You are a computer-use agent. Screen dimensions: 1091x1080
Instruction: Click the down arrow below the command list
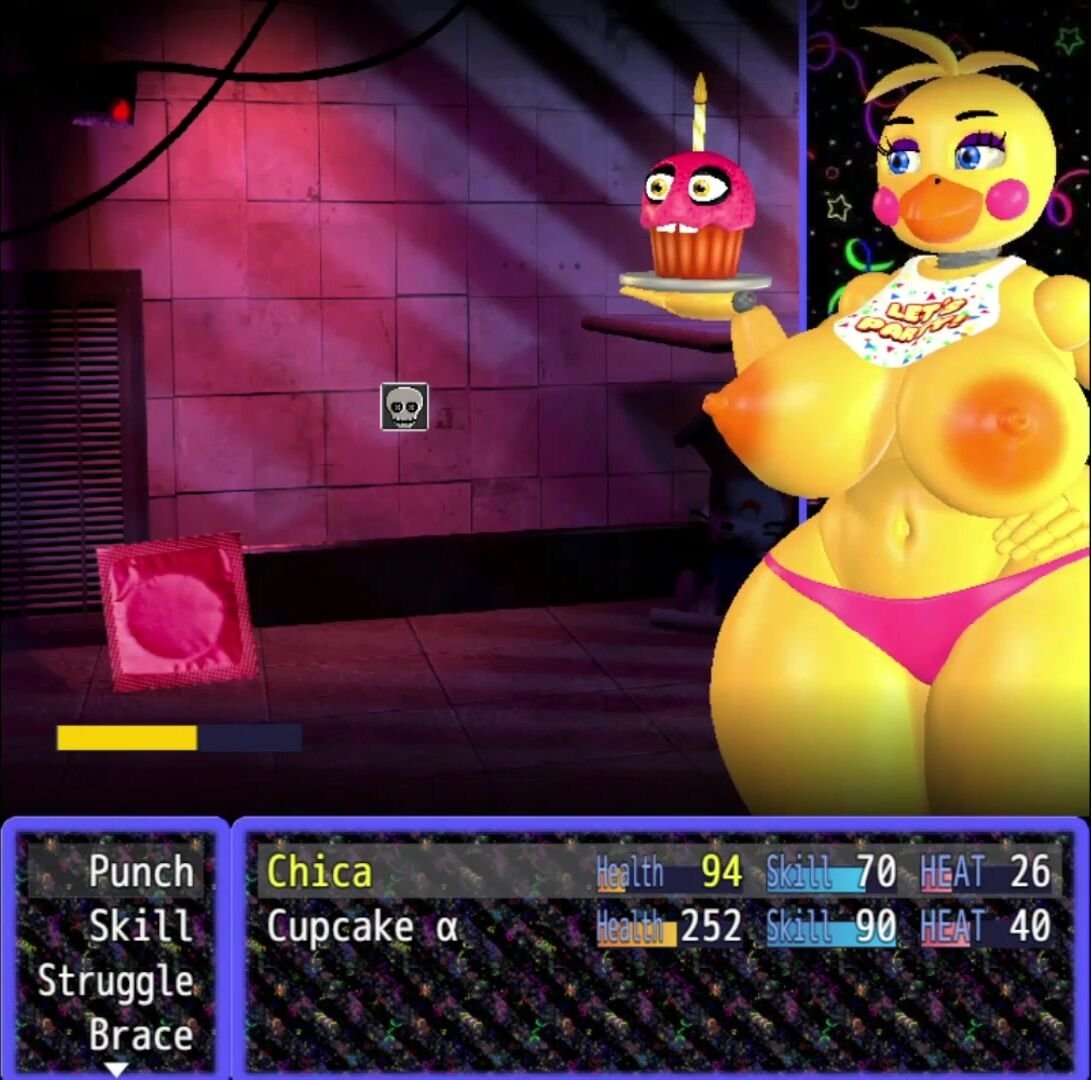click(x=117, y=1069)
